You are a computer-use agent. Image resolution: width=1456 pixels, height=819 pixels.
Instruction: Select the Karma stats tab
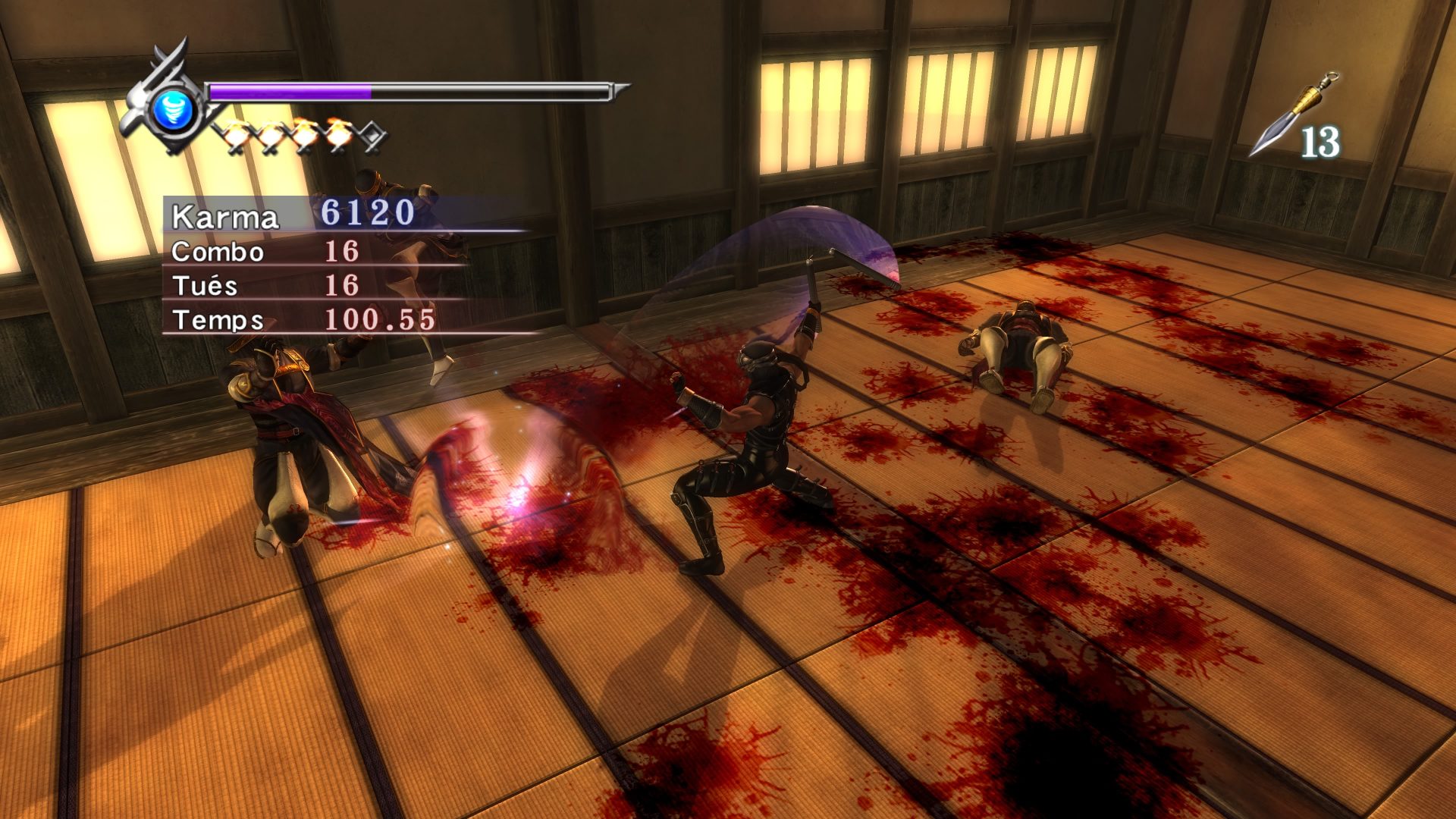225,218
